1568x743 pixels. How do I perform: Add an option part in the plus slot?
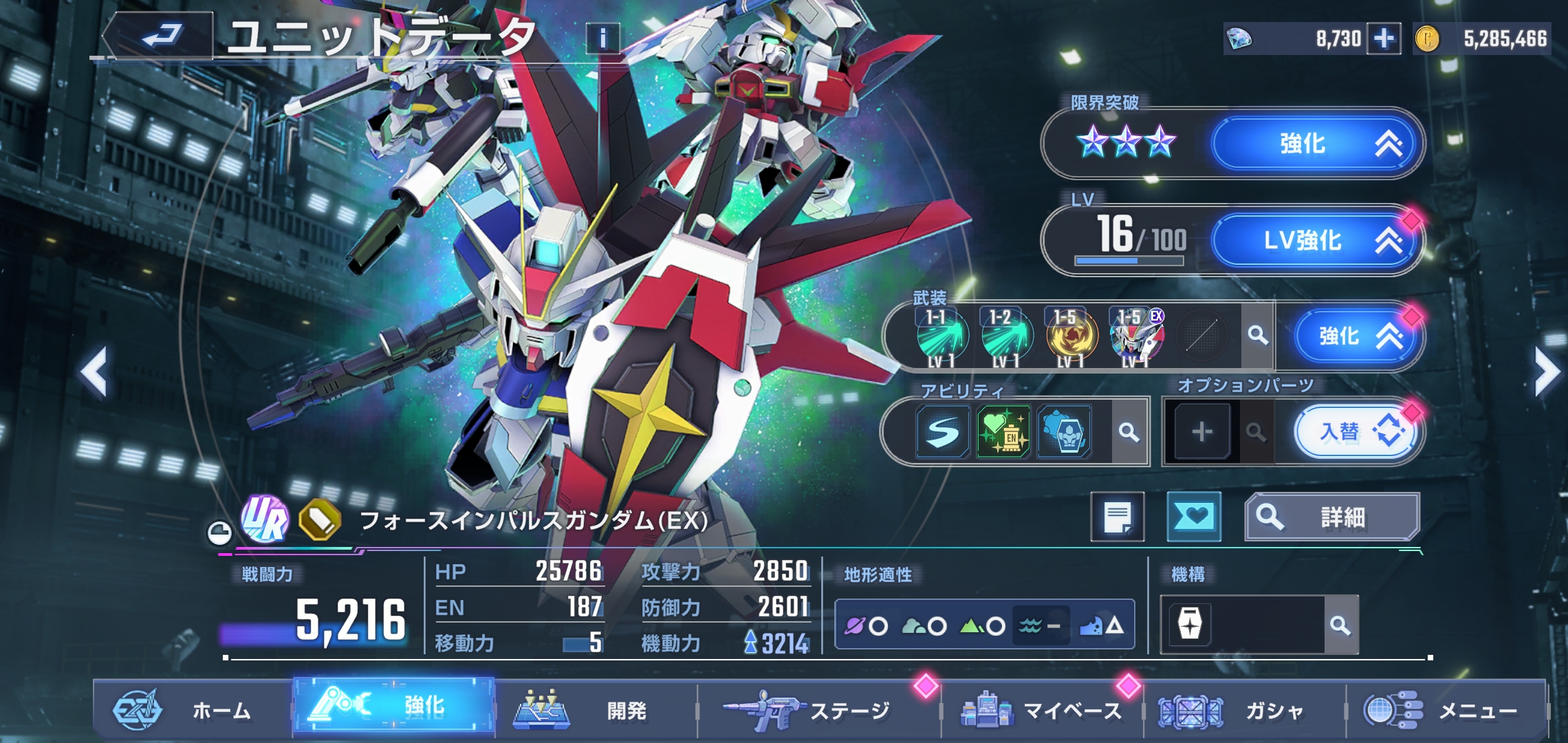1201,432
